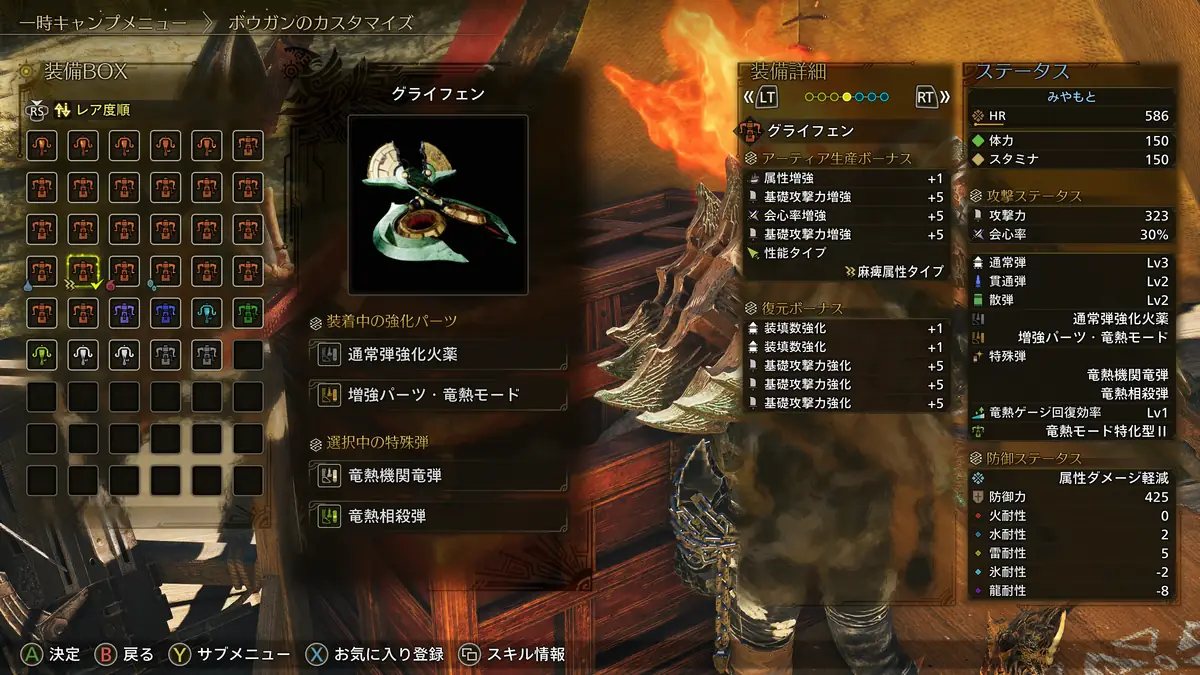
Task: Select the bowgun marked with a water drop
Action: (x=42, y=270)
